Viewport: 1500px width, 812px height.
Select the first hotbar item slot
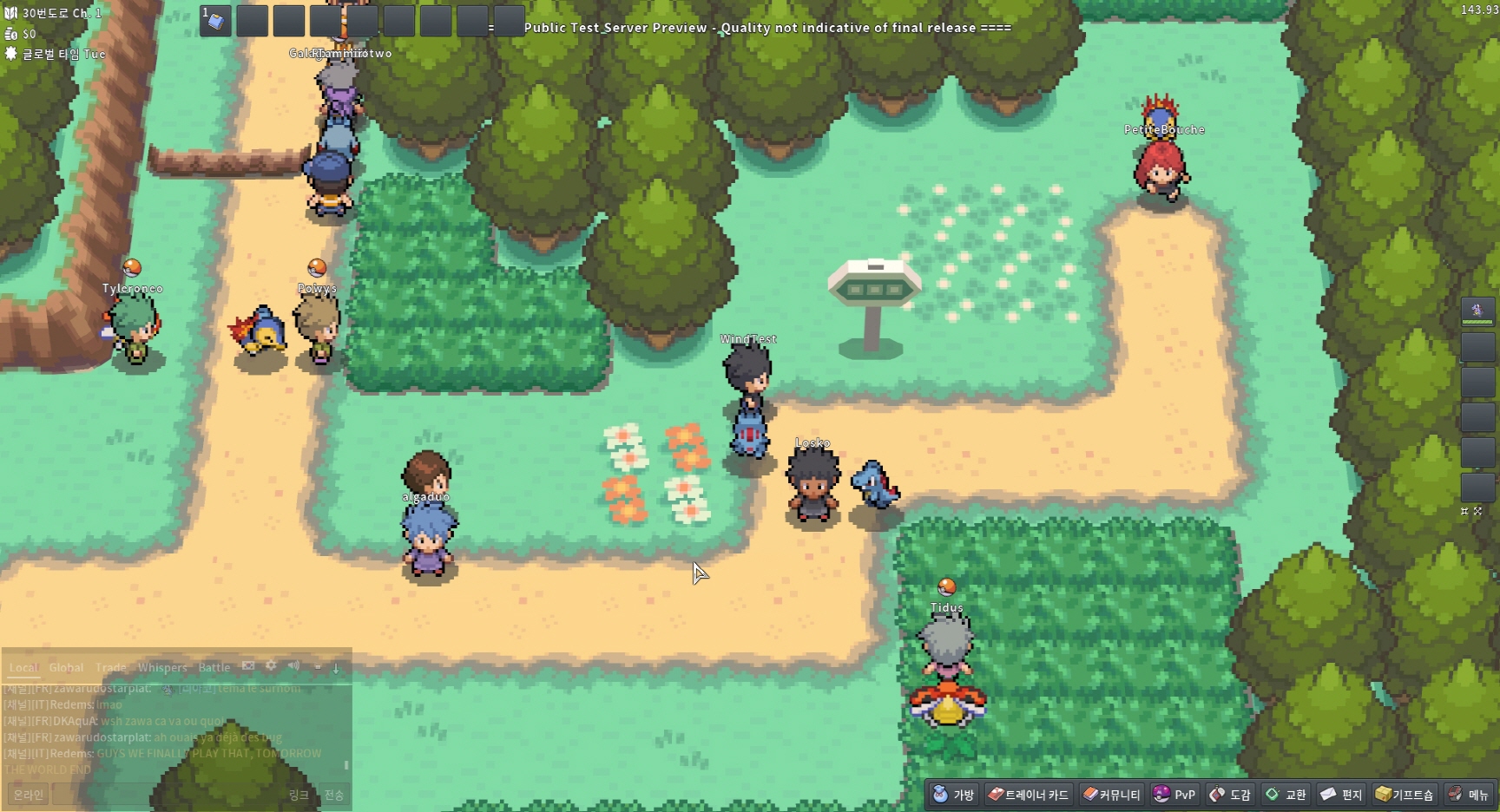215,21
